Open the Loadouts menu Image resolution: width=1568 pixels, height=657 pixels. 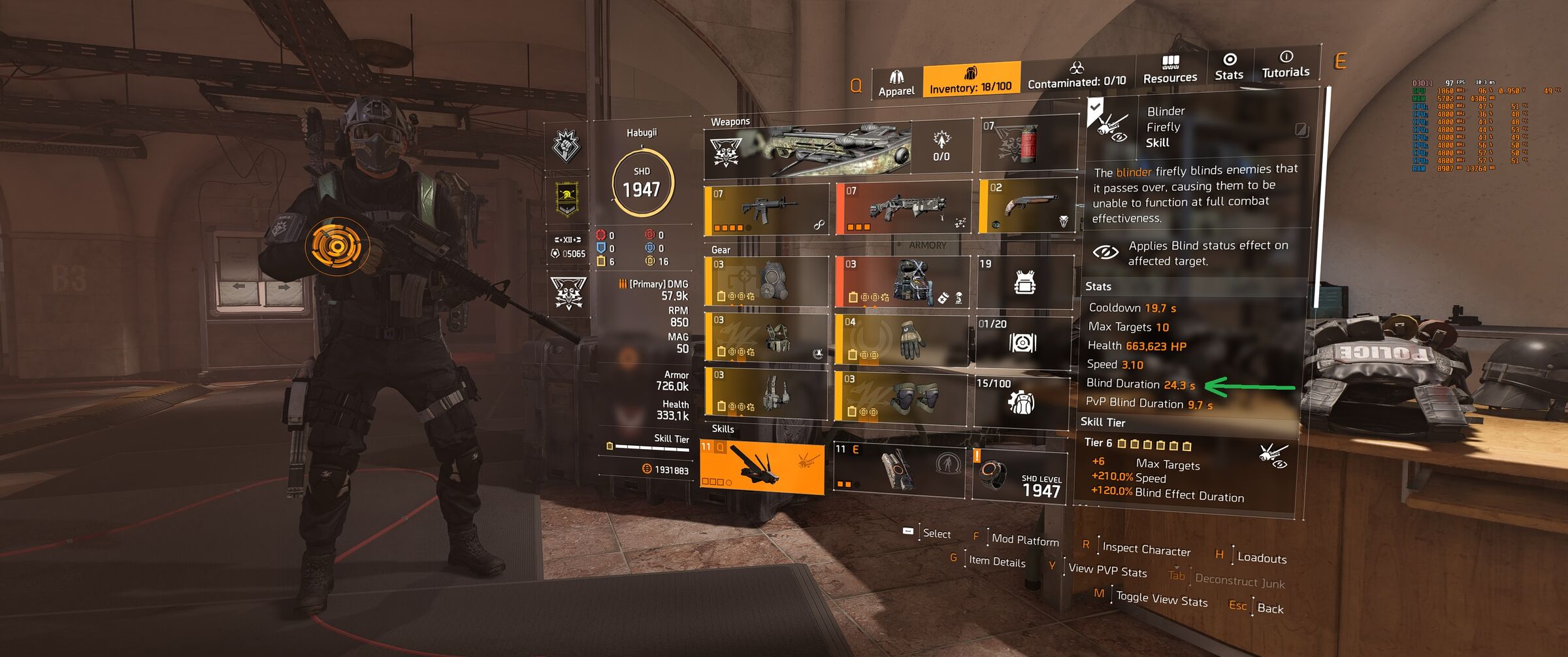(1261, 558)
